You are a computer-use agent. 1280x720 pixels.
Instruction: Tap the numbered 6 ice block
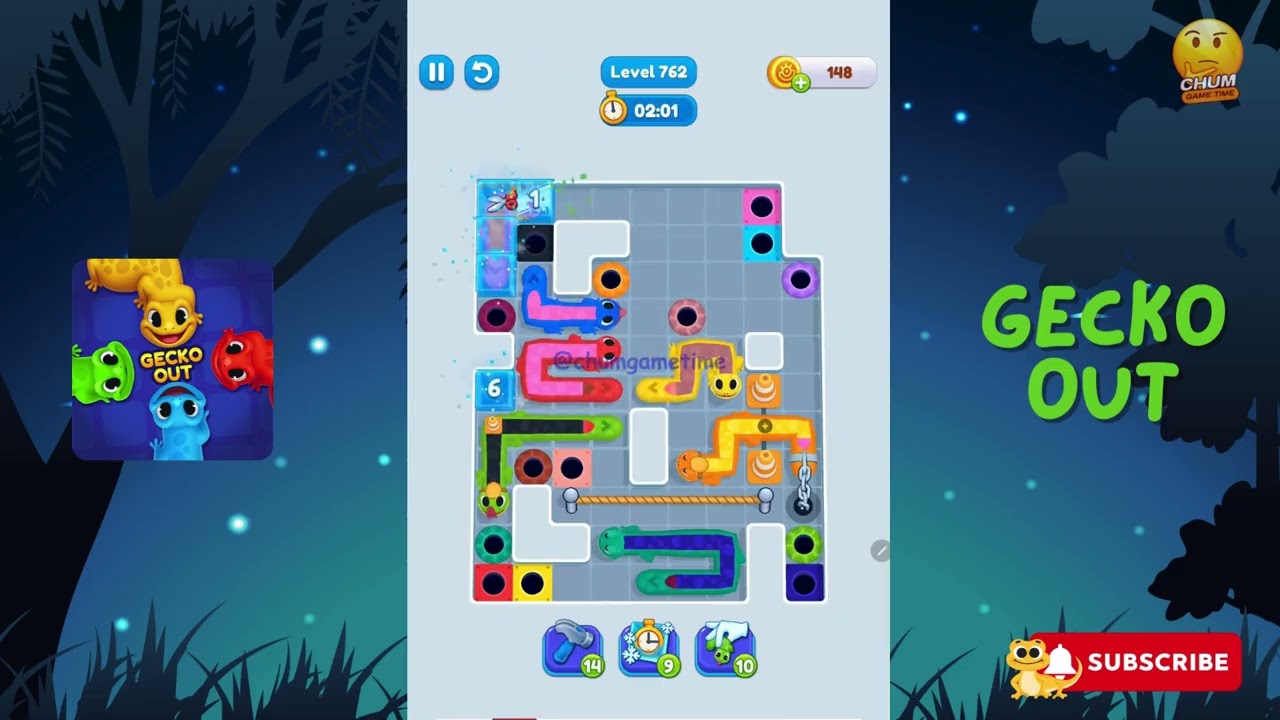(x=493, y=389)
